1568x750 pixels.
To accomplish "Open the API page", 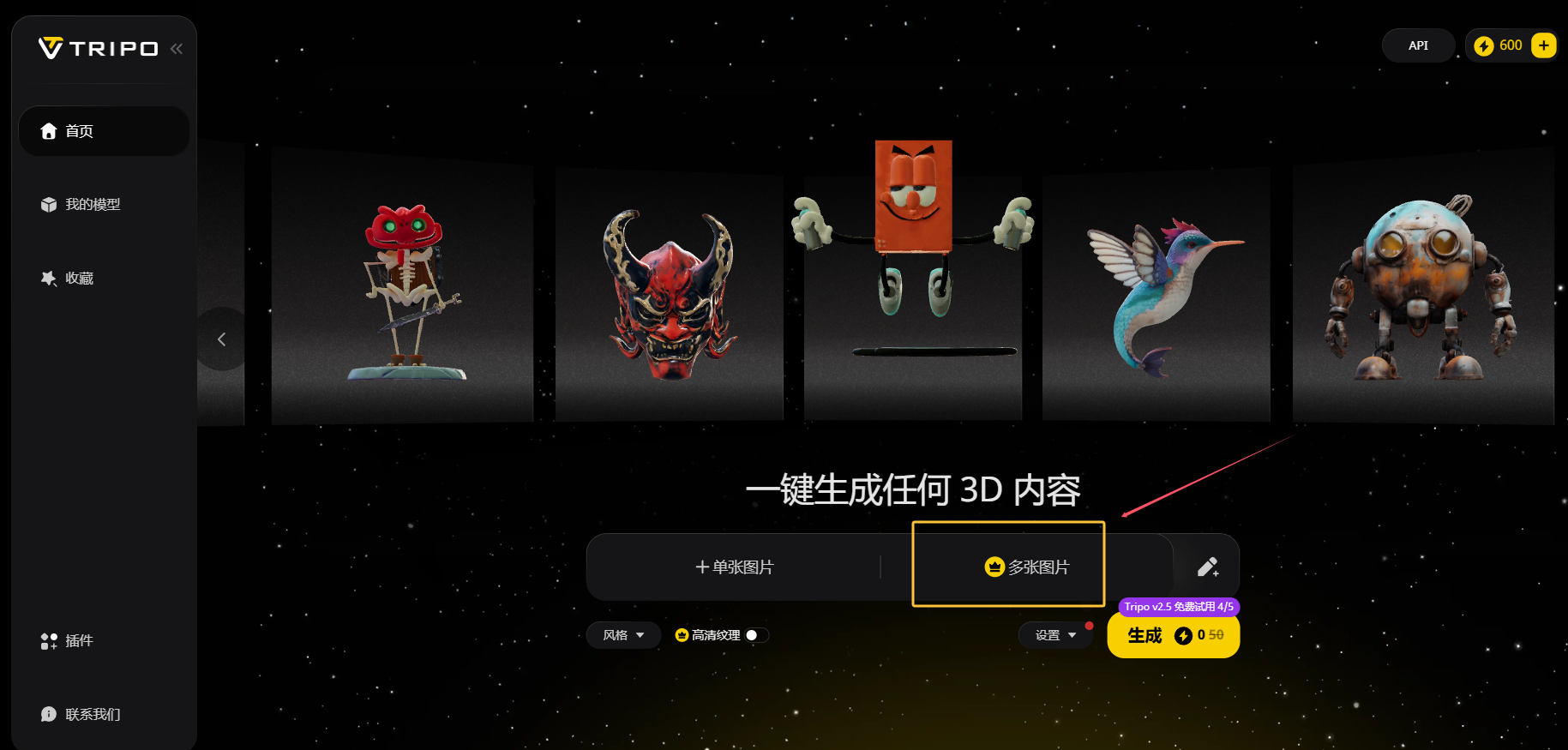I will coord(1417,45).
